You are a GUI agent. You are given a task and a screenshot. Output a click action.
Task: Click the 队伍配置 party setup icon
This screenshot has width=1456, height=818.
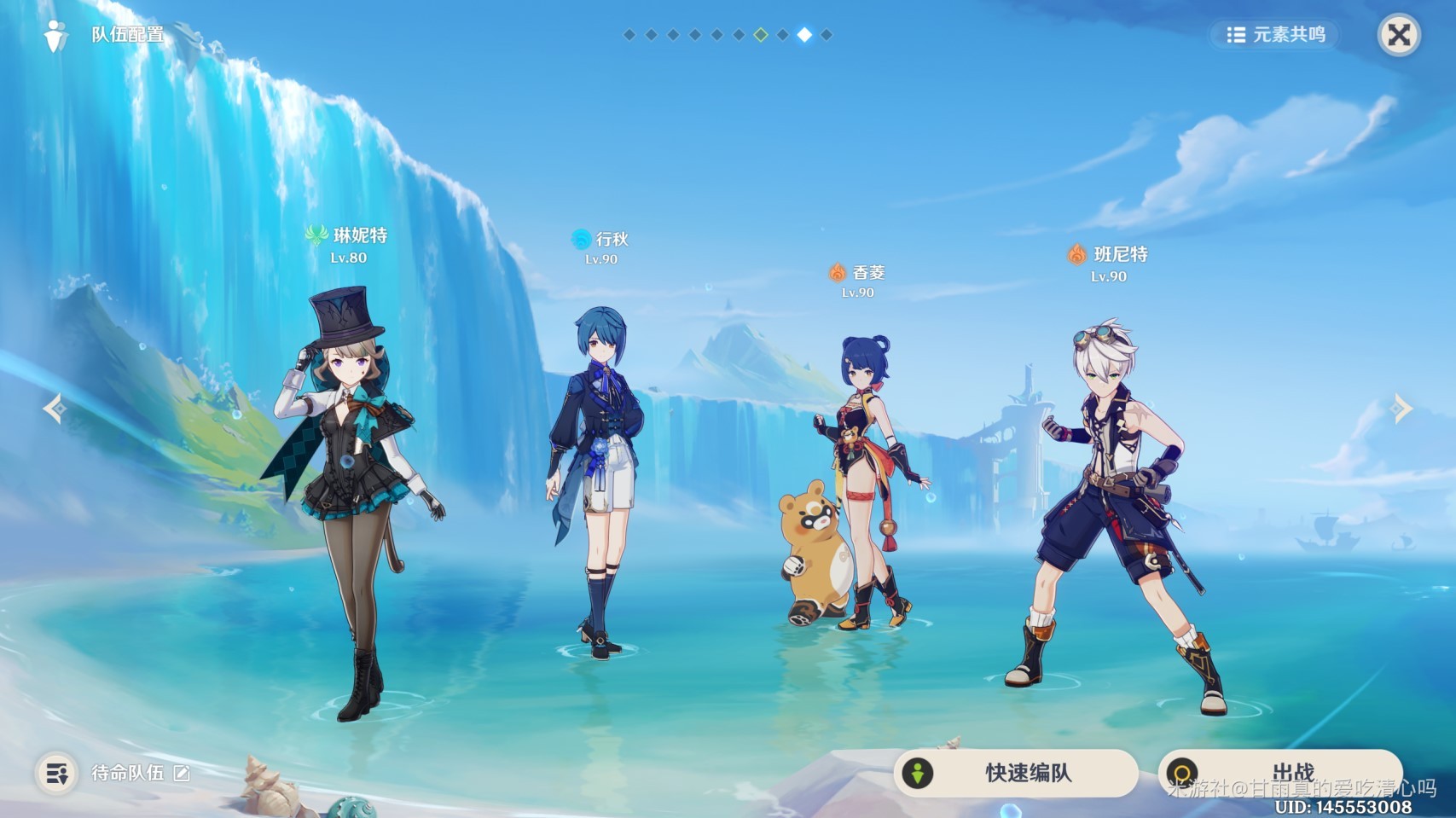click(x=56, y=36)
